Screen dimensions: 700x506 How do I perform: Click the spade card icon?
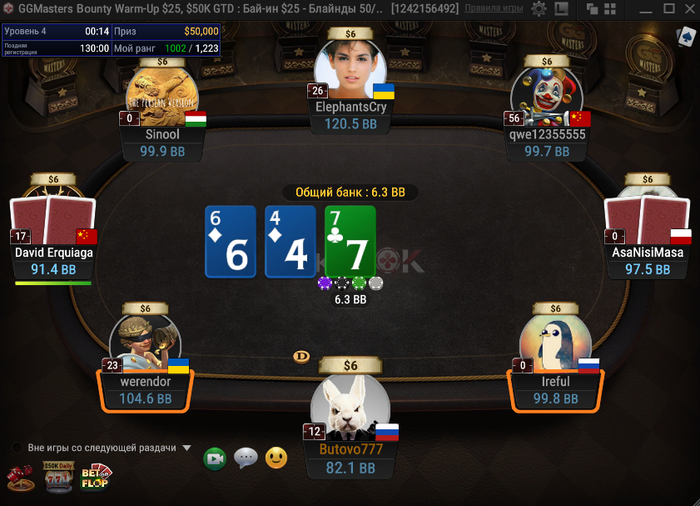pos(684,38)
